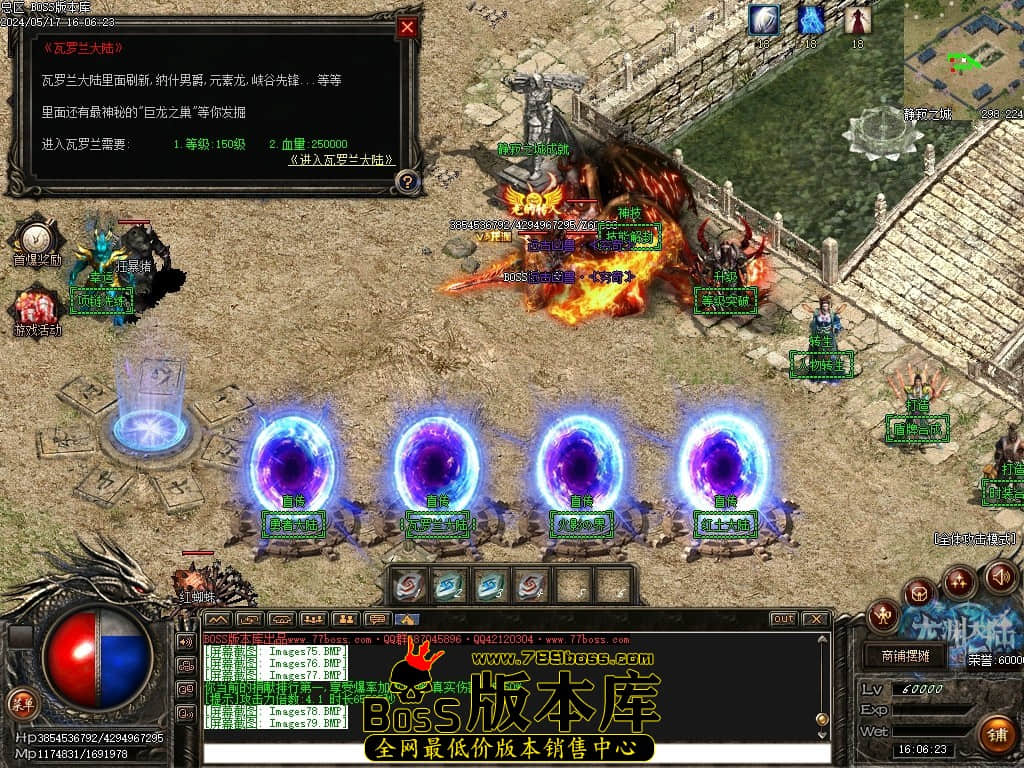Open the 首爆奖励 clock icon

point(37,240)
